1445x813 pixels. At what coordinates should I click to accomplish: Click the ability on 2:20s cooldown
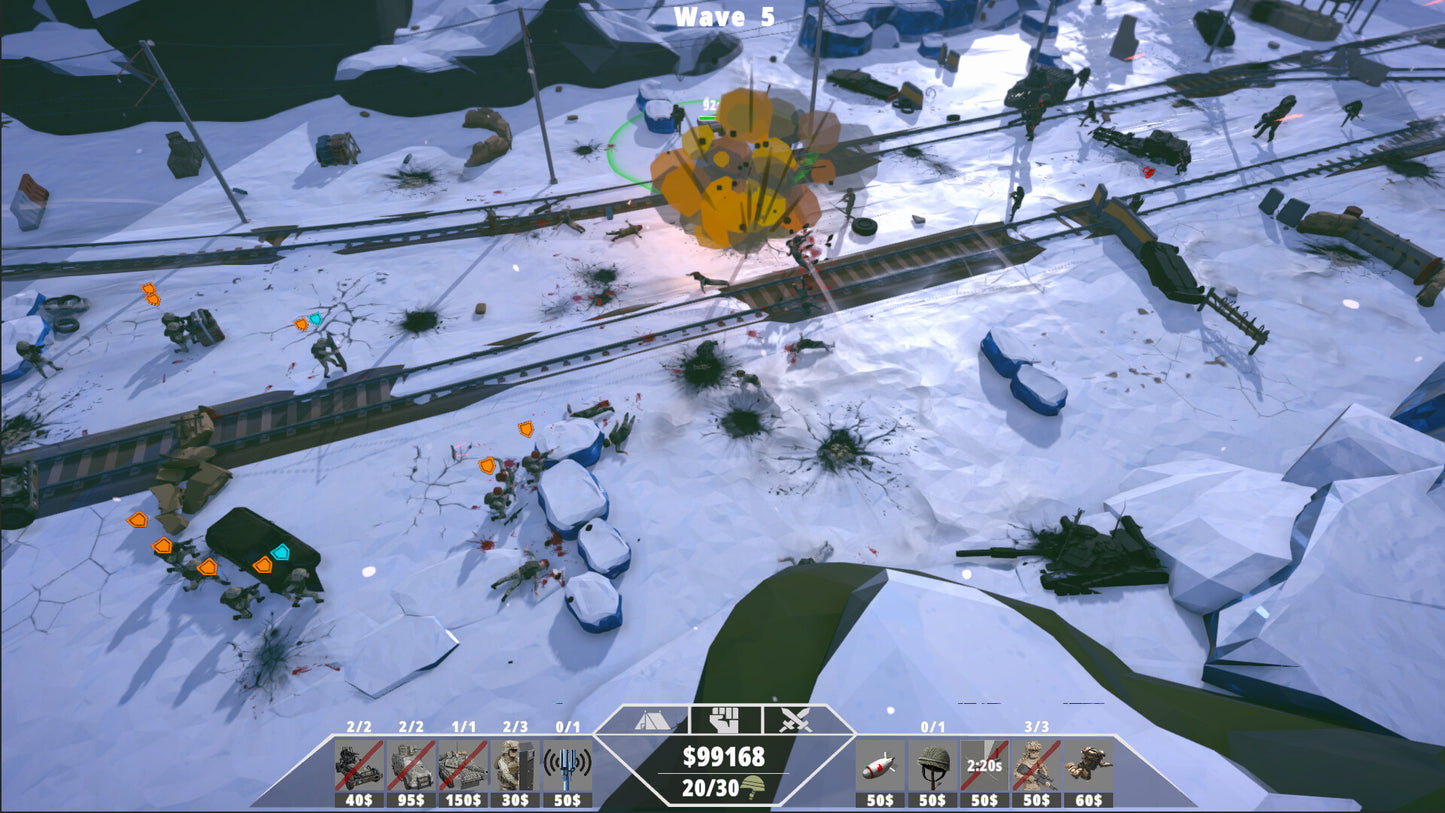click(985, 766)
